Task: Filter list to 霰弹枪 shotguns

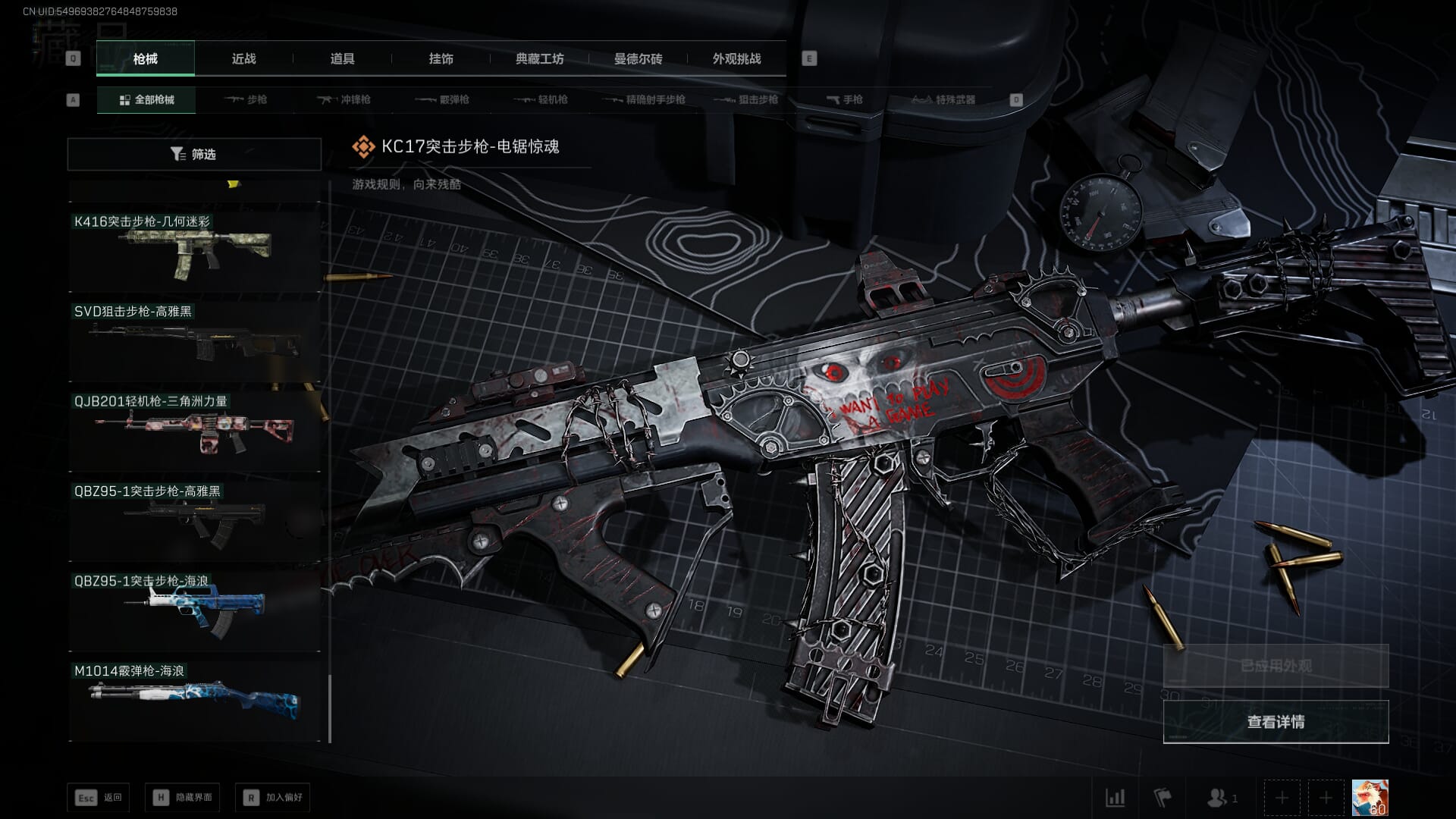Action: (x=443, y=99)
